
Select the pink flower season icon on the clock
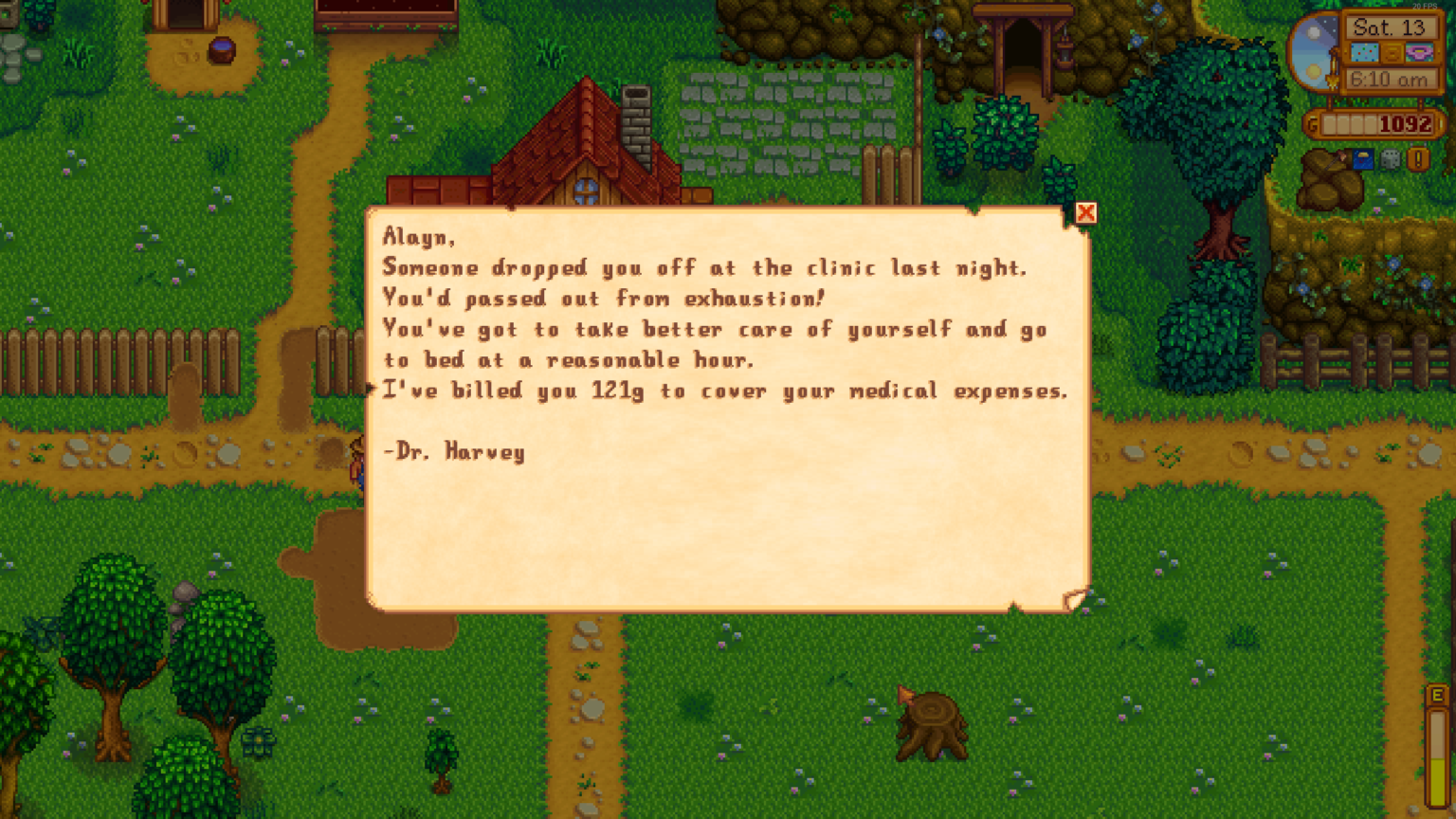pos(1419,52)
